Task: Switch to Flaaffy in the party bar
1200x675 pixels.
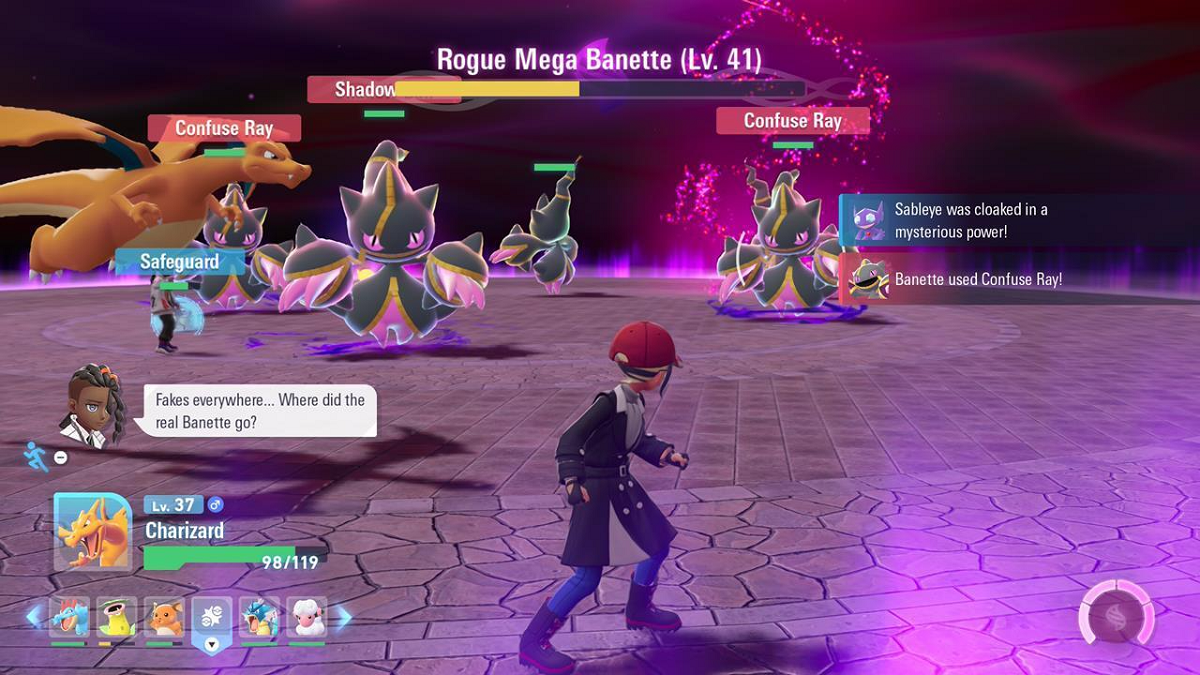Action: click(307, 618)
